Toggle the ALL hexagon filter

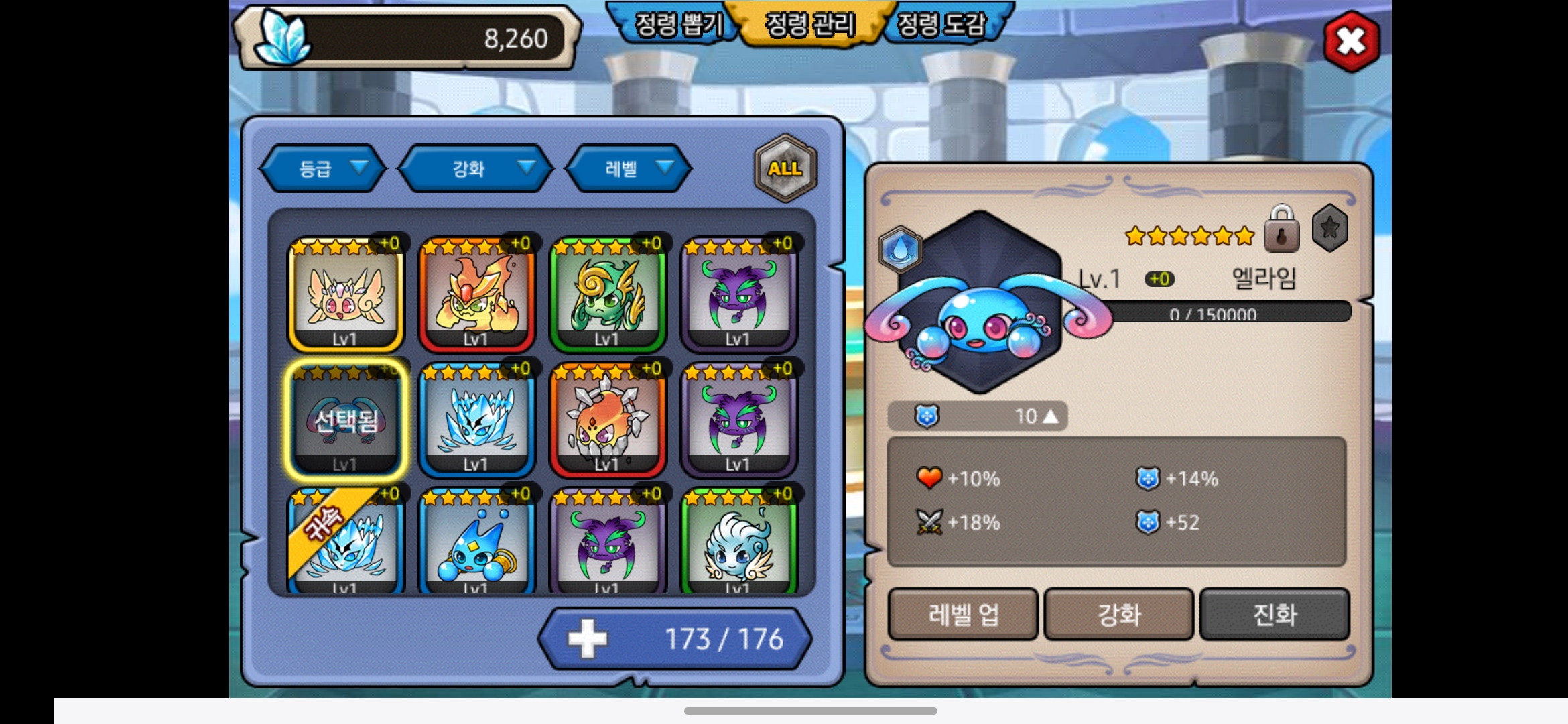point(785,168)
